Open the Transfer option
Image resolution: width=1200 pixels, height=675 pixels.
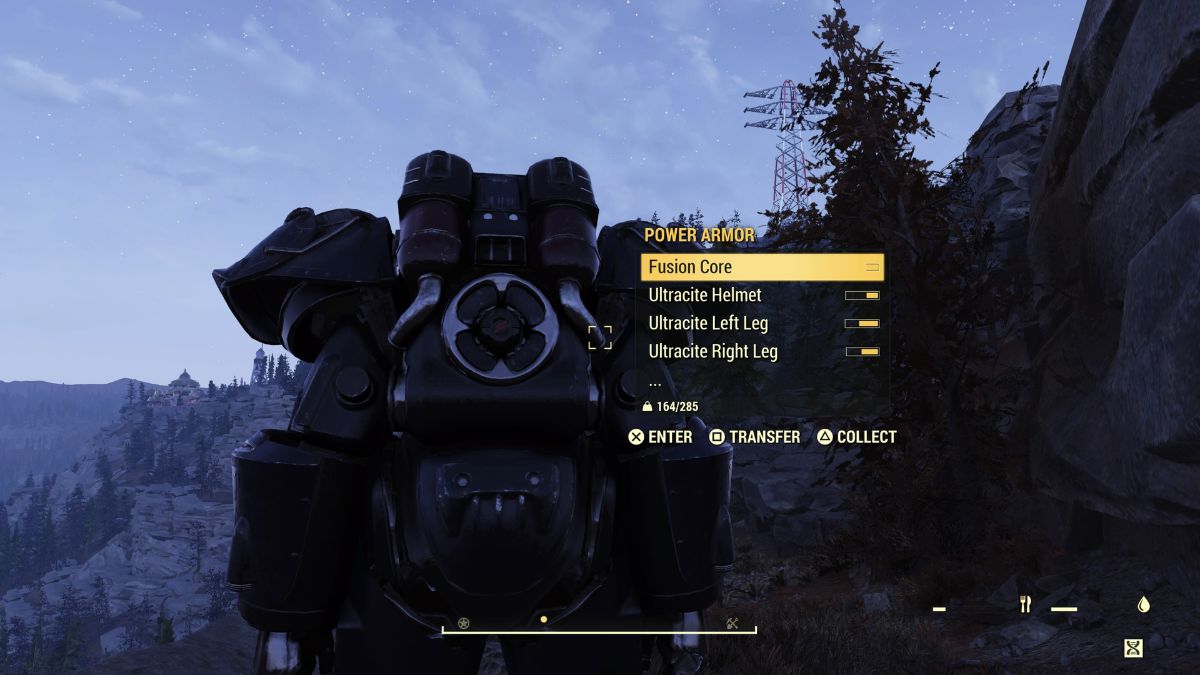tap(755, 437)
